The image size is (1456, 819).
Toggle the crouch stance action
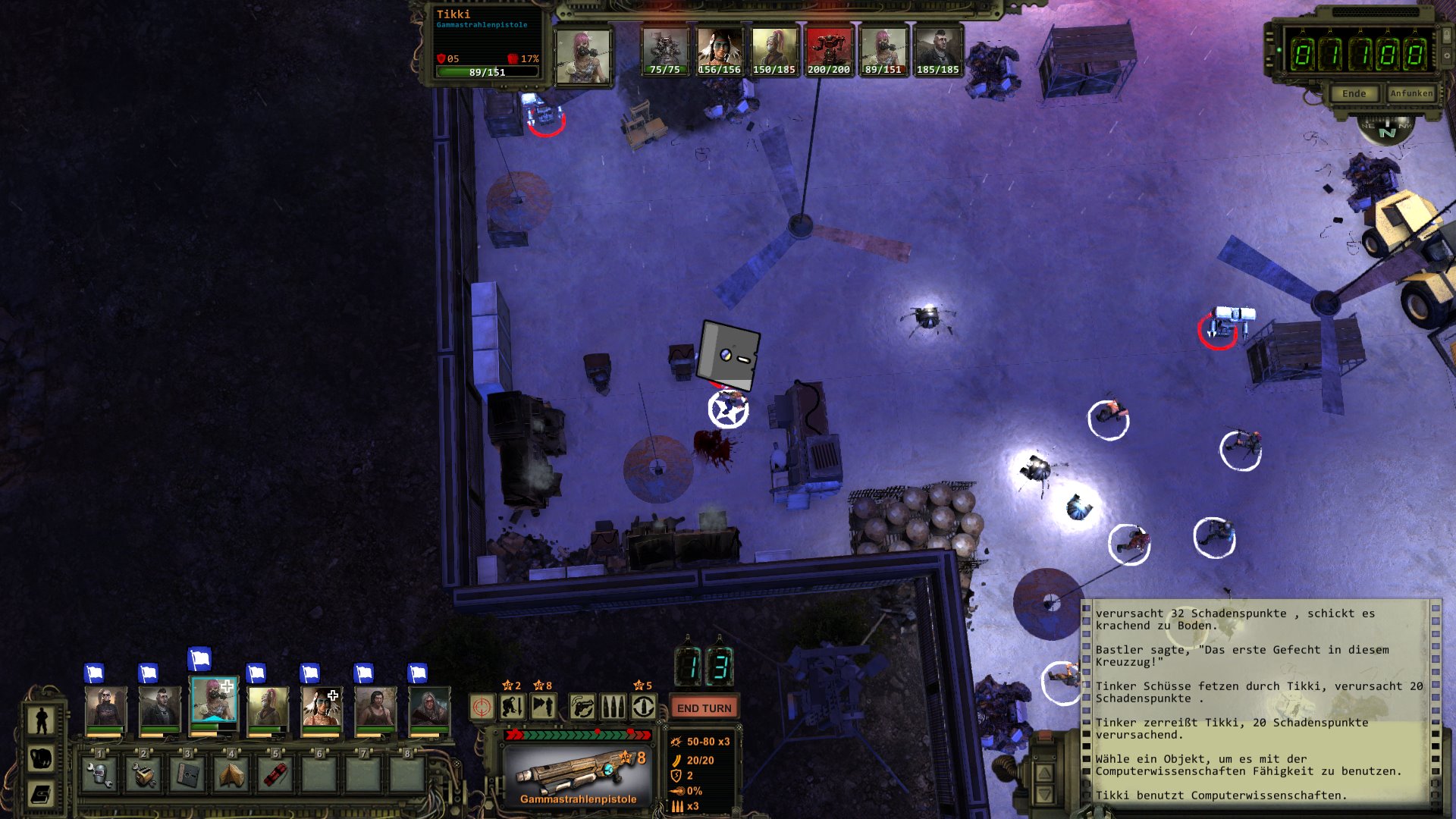coord(513,708)
